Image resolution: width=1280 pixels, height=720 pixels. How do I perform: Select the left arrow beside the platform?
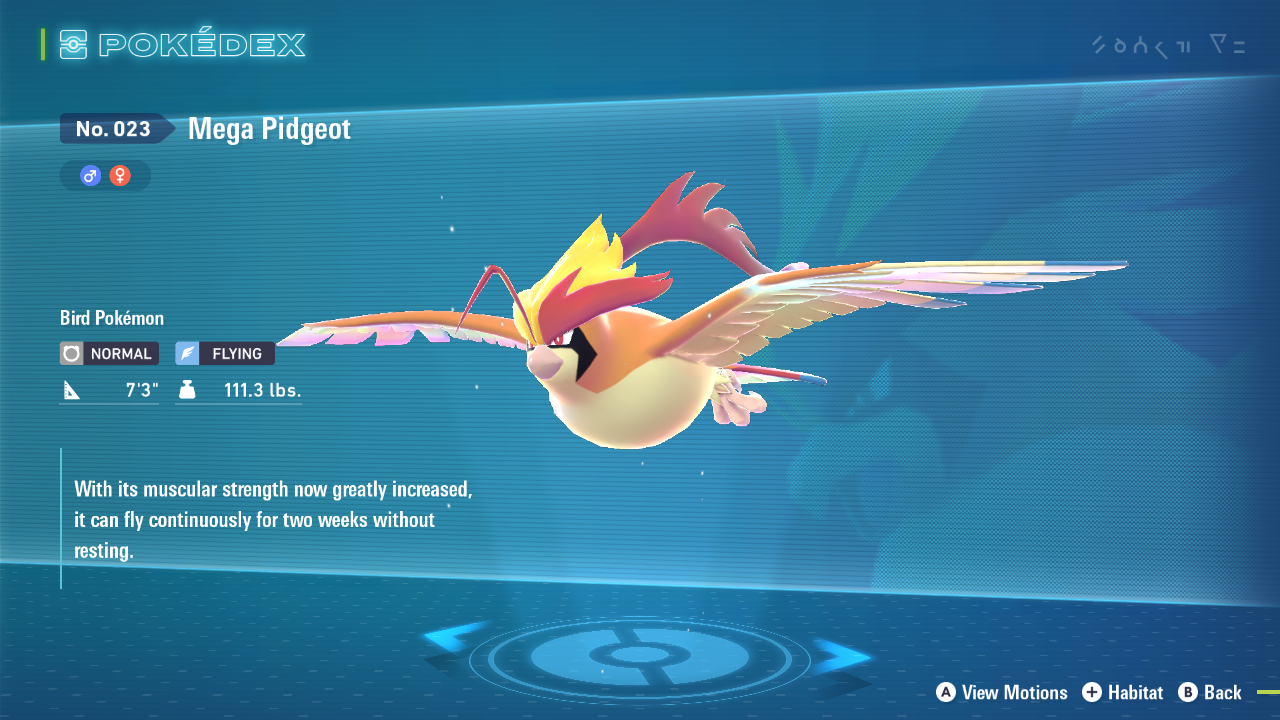[453, 644]
